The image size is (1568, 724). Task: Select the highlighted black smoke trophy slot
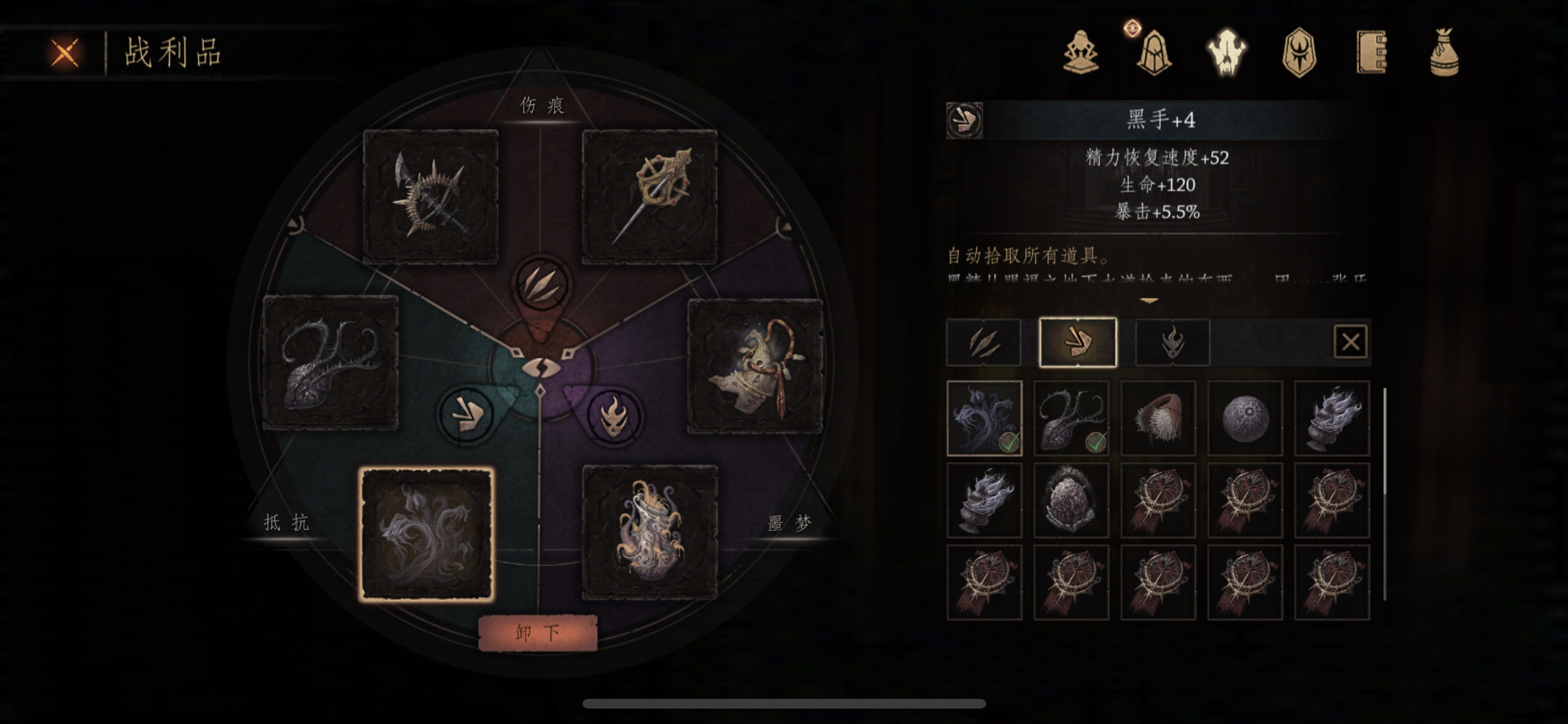(x=427, y=534)
